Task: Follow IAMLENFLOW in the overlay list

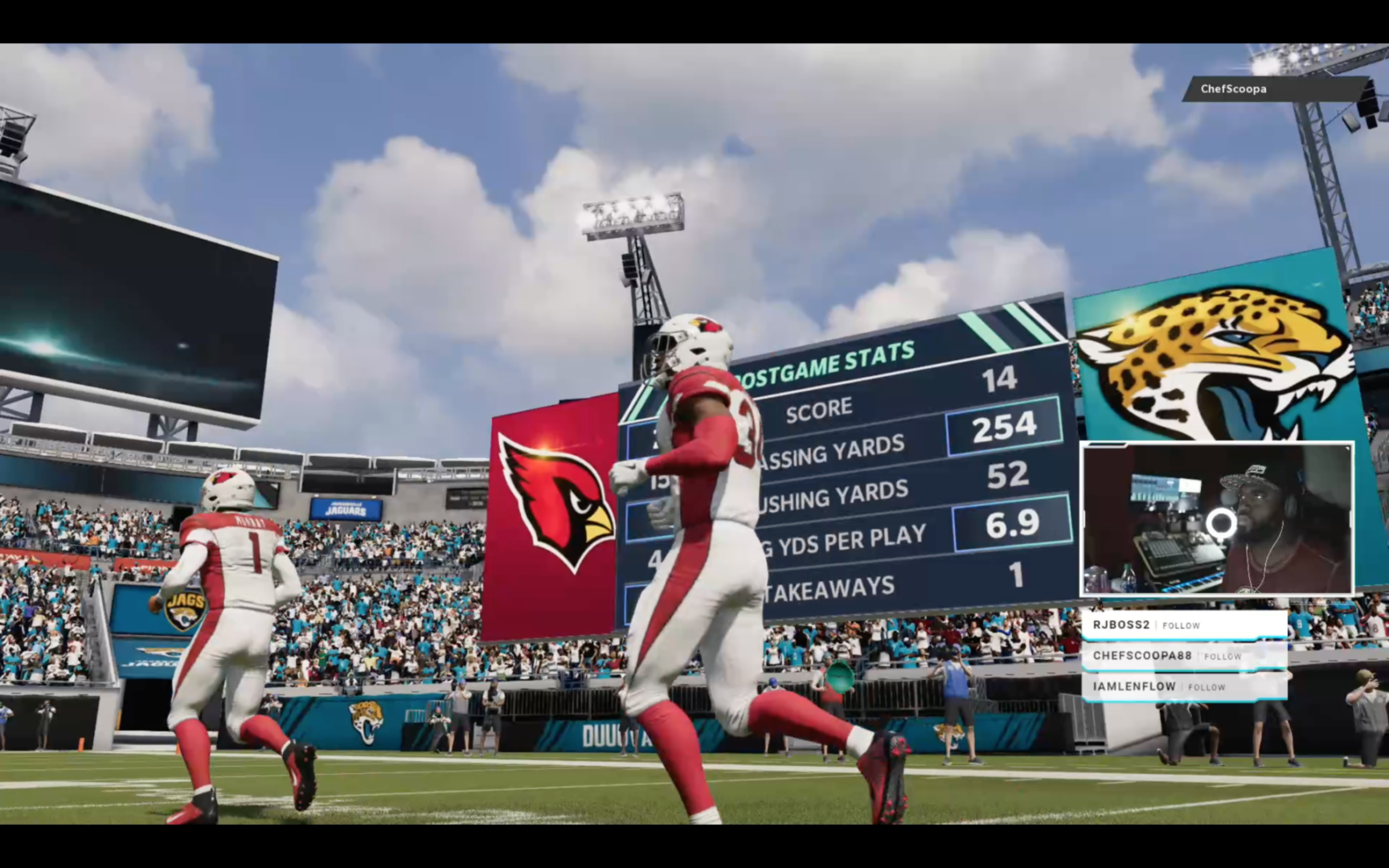Action: click(x=1207, y=687)
